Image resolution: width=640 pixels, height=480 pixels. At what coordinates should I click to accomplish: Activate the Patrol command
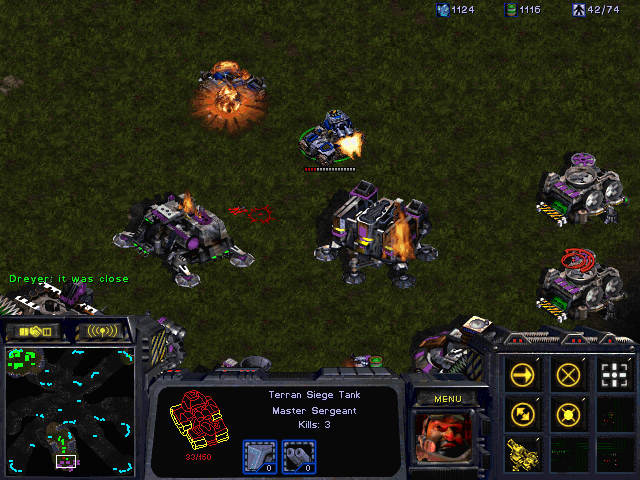click(522, 413)
